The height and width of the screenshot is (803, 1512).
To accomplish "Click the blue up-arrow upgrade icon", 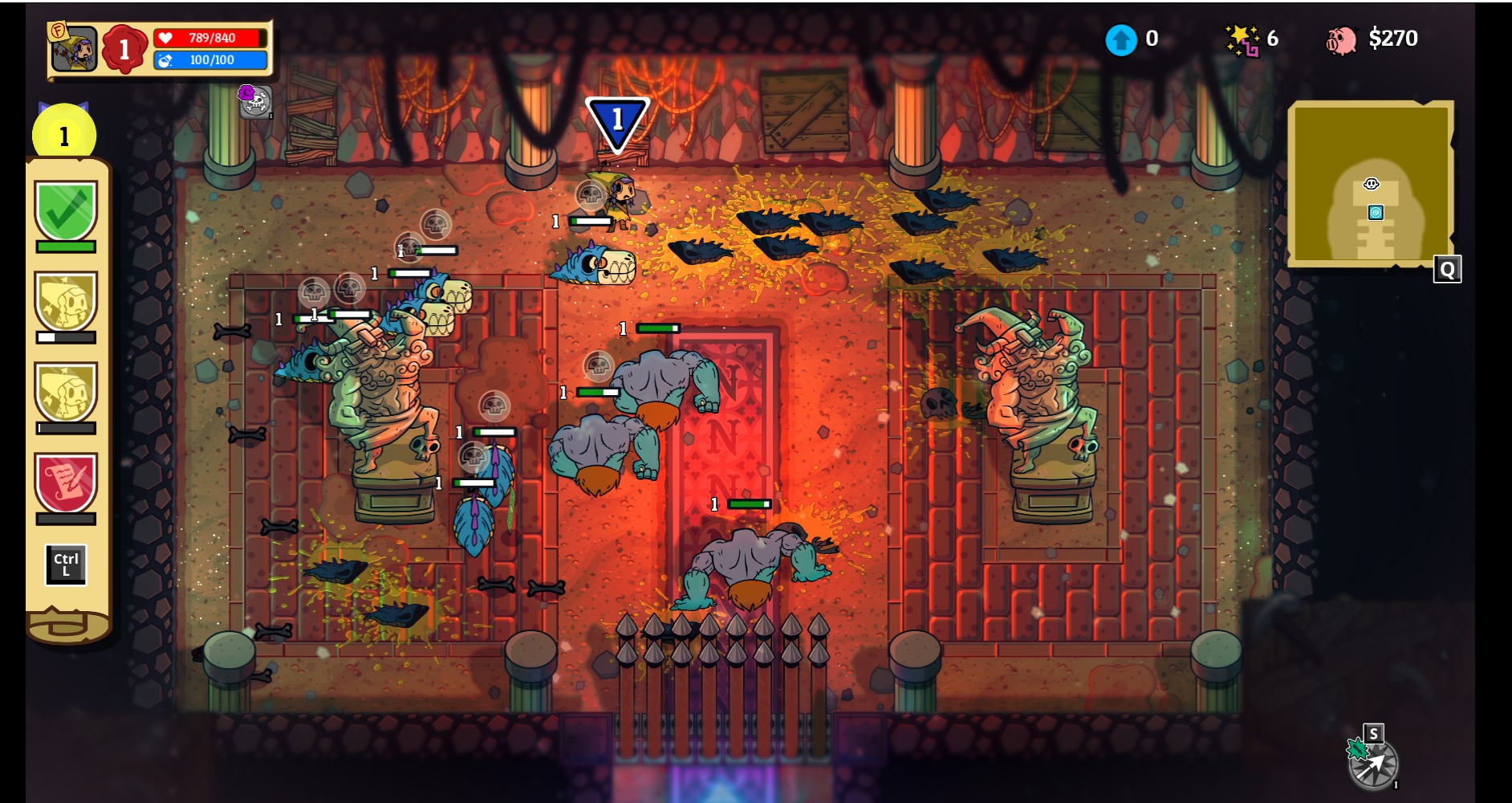I will [x=1121, y=39].
